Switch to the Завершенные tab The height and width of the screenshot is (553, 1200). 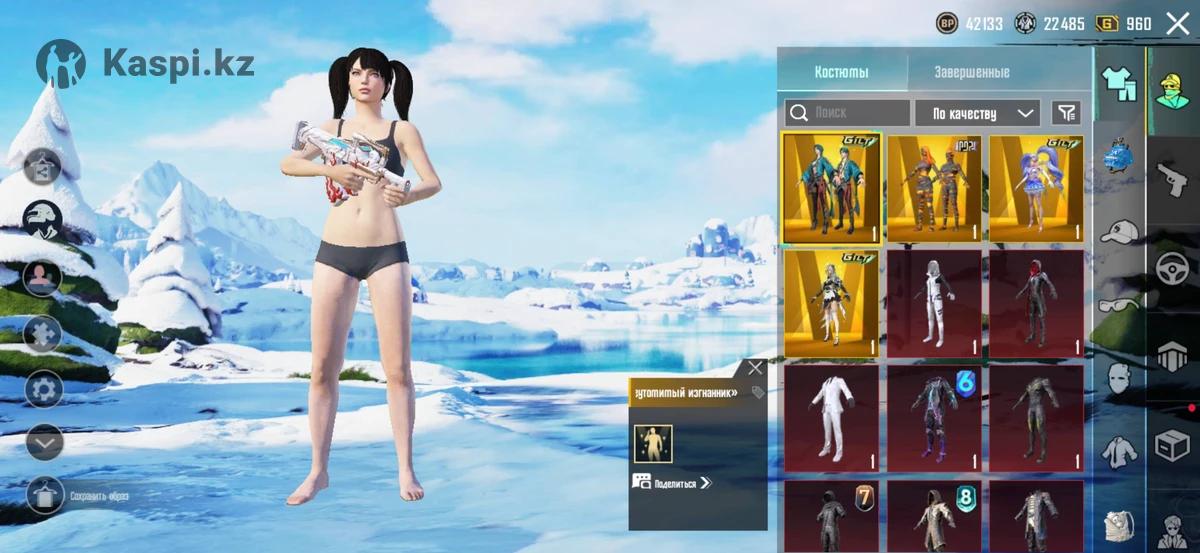click(x=971, y=72)
